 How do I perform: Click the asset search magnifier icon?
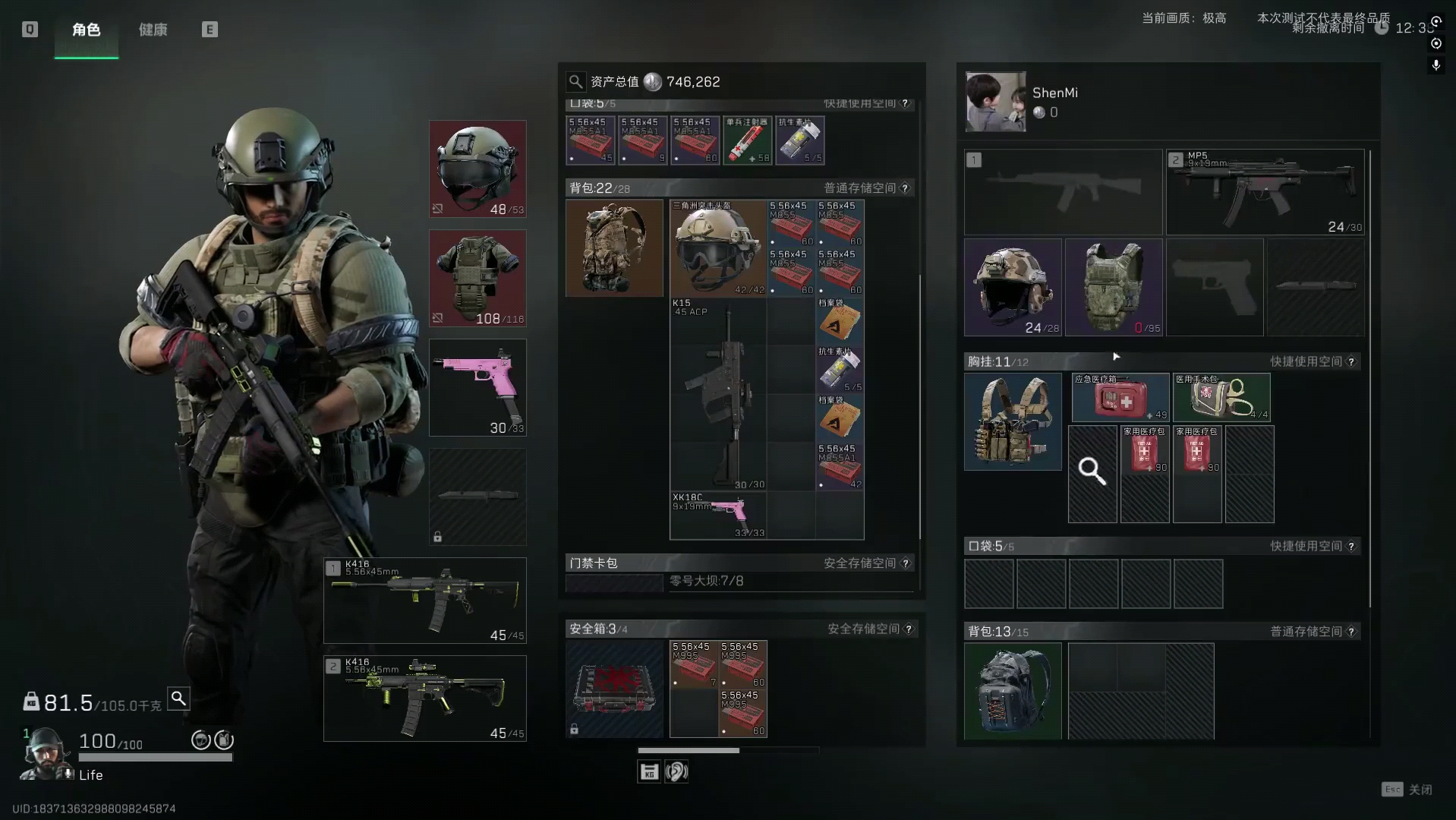[576, 82]
